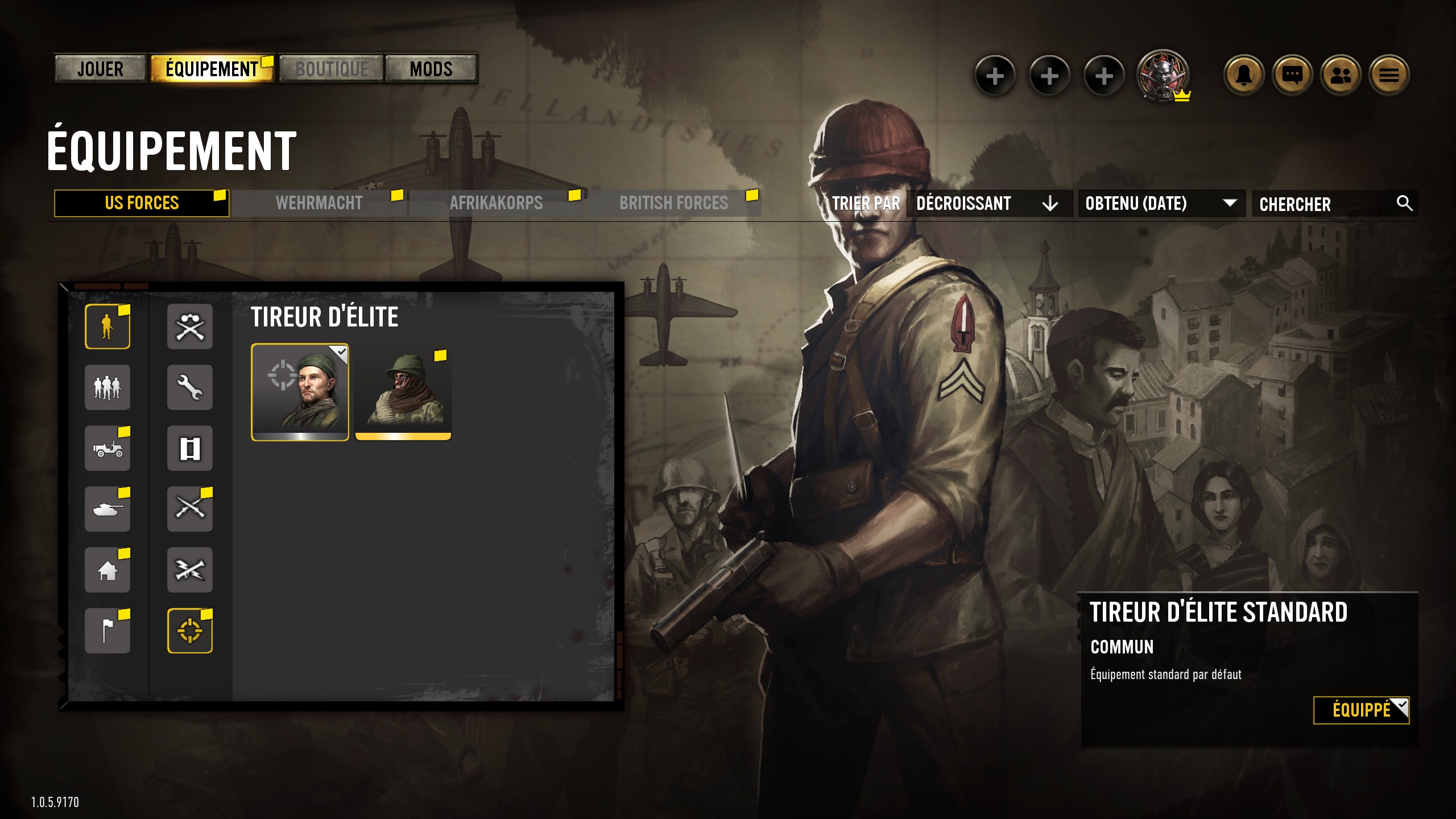Select the Wehrmacht faction tab
The width and height of the screenshot is (1456, 819).
(319, 203)
